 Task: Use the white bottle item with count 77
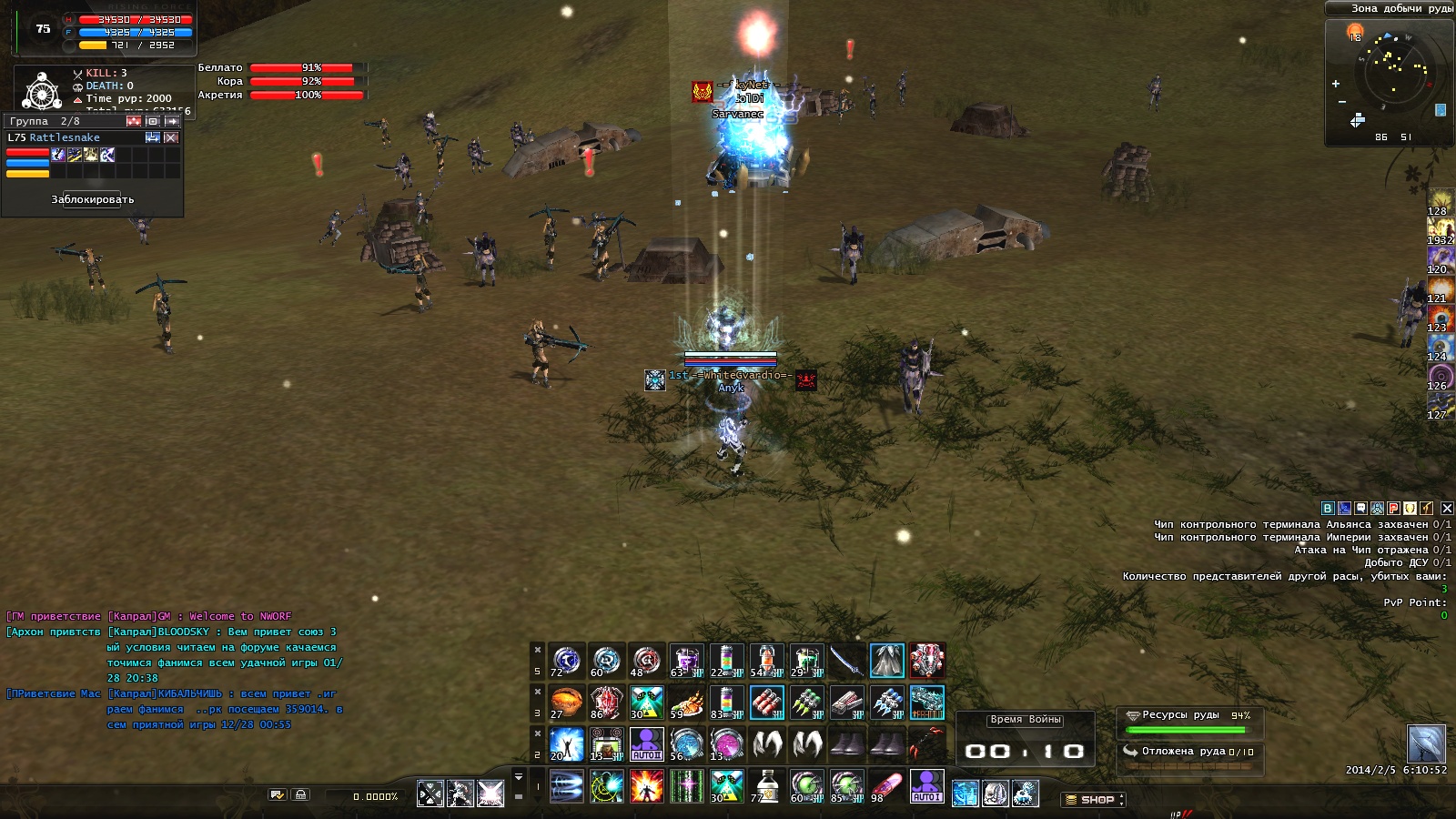[x=766, y=786]
